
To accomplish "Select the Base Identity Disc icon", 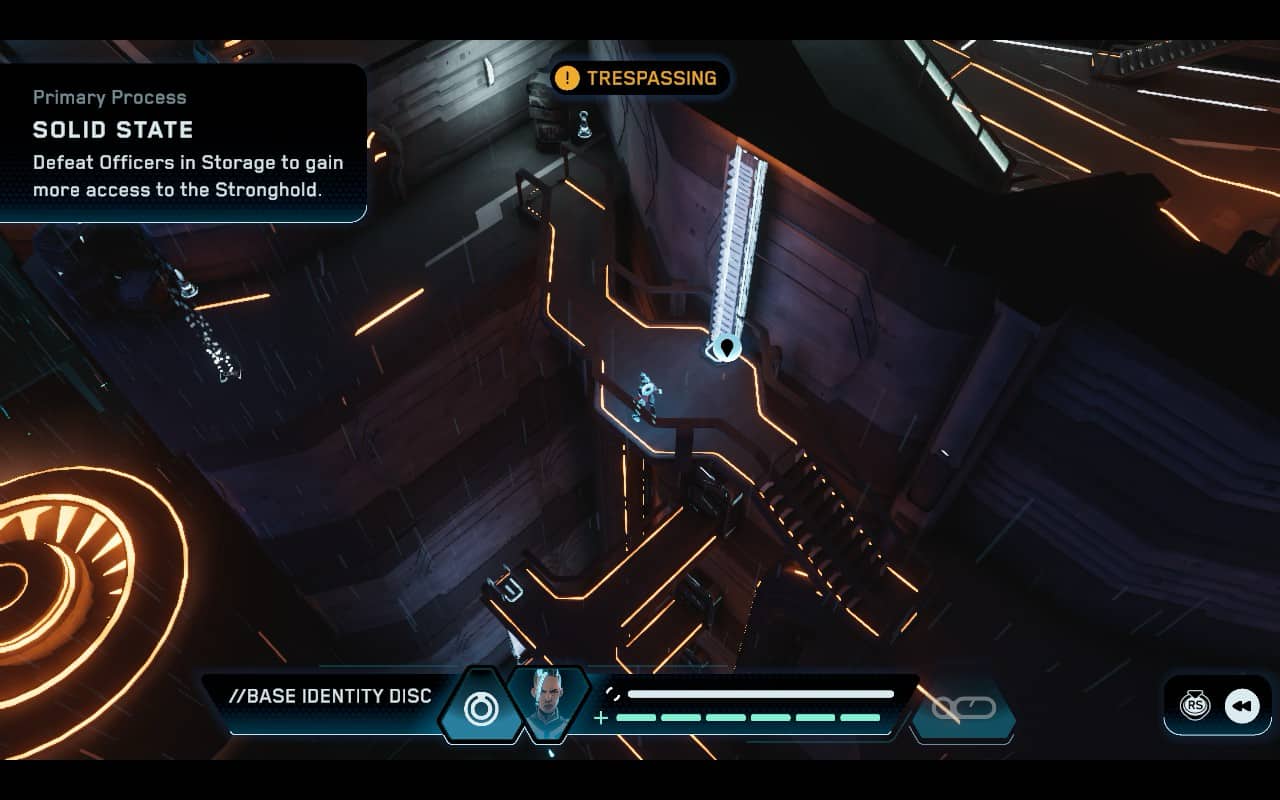I will click(x=481, y=707).
